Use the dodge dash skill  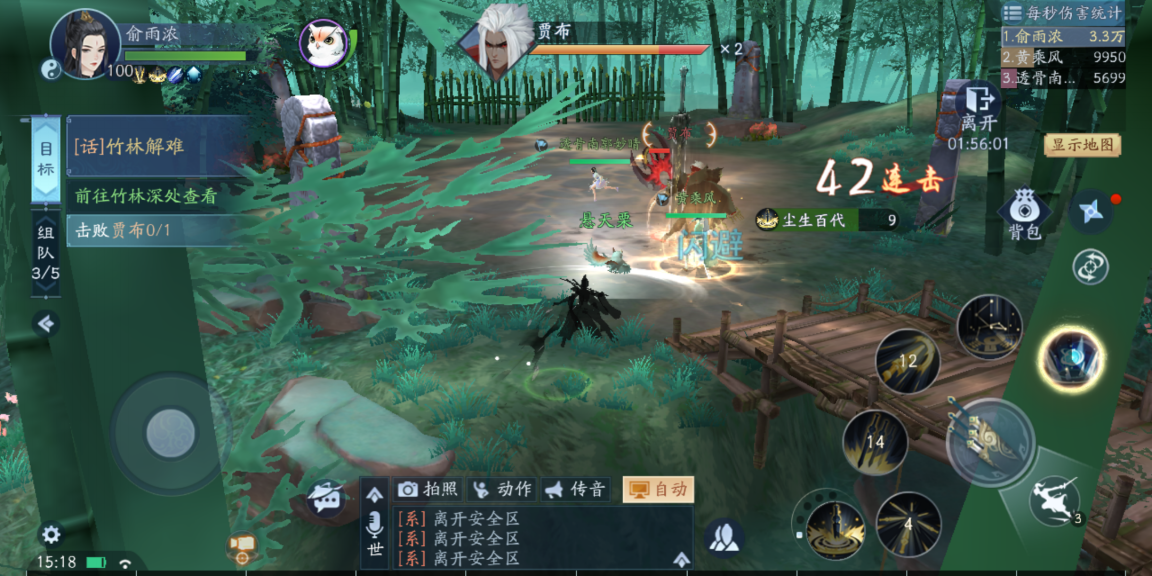click(1056, 500)
